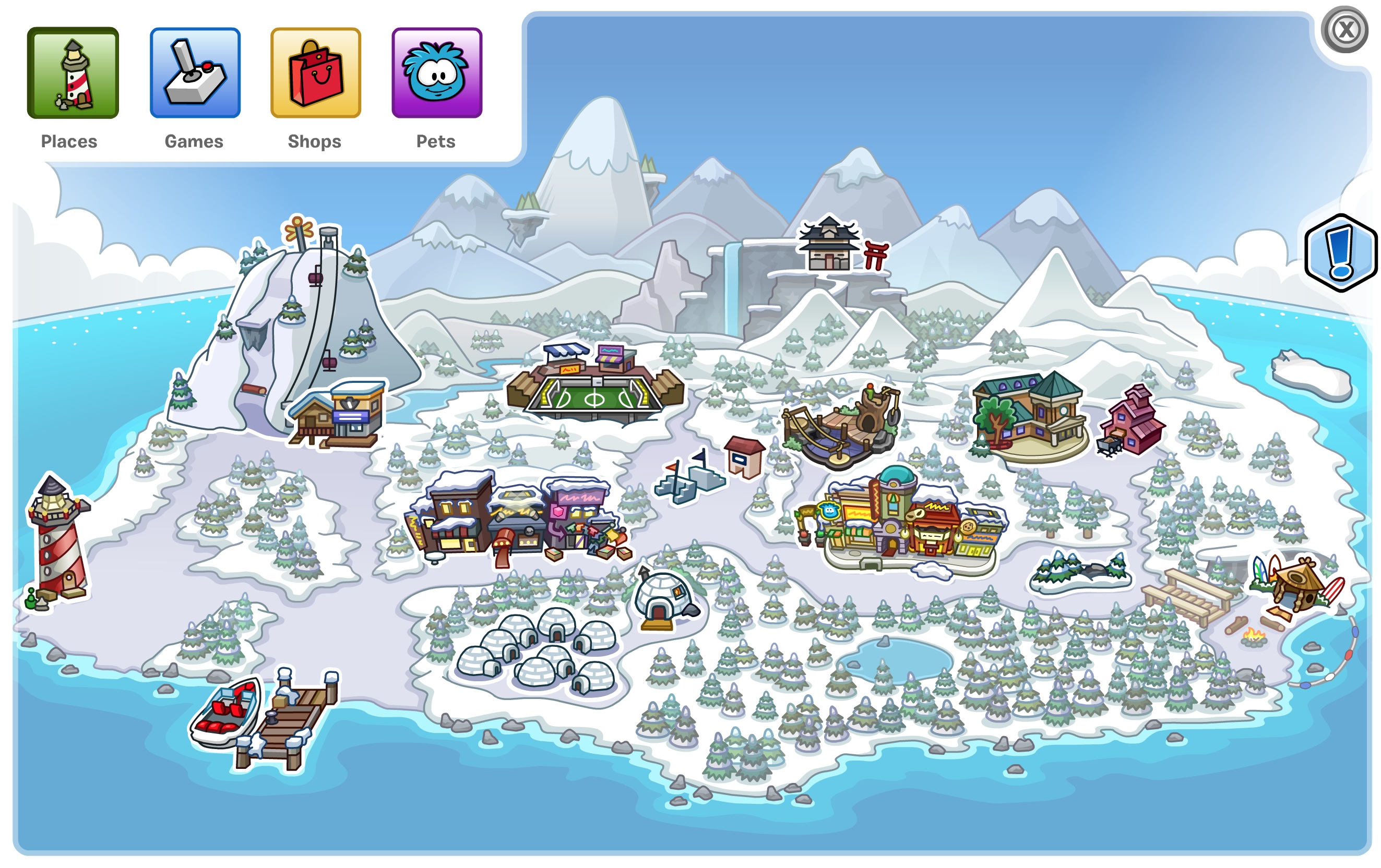1381x868 pixels.
Task: Choose the floating Iceberg
Action: 1311,376
